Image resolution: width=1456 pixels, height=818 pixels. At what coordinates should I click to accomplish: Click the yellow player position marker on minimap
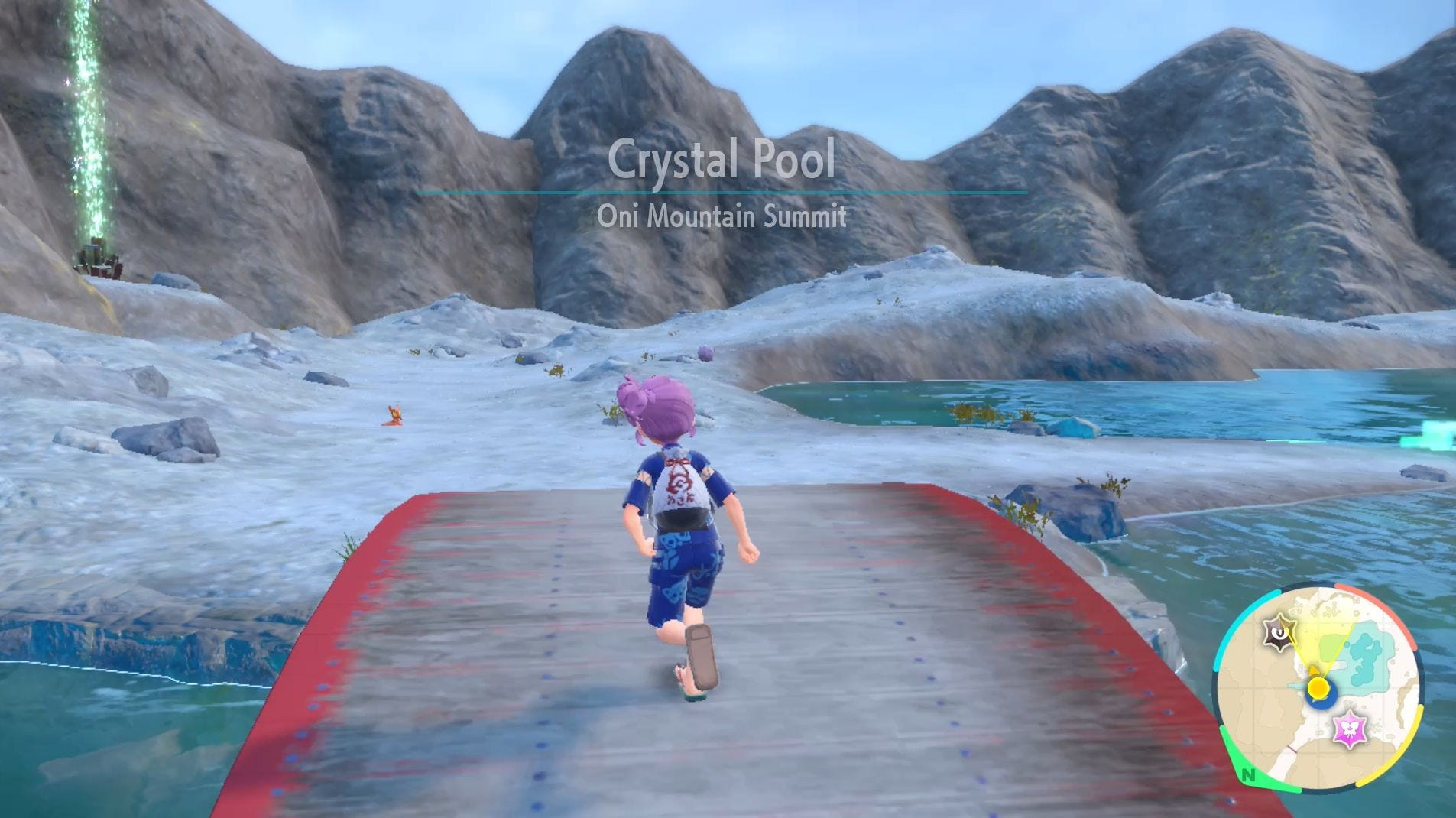[1318, 687]
